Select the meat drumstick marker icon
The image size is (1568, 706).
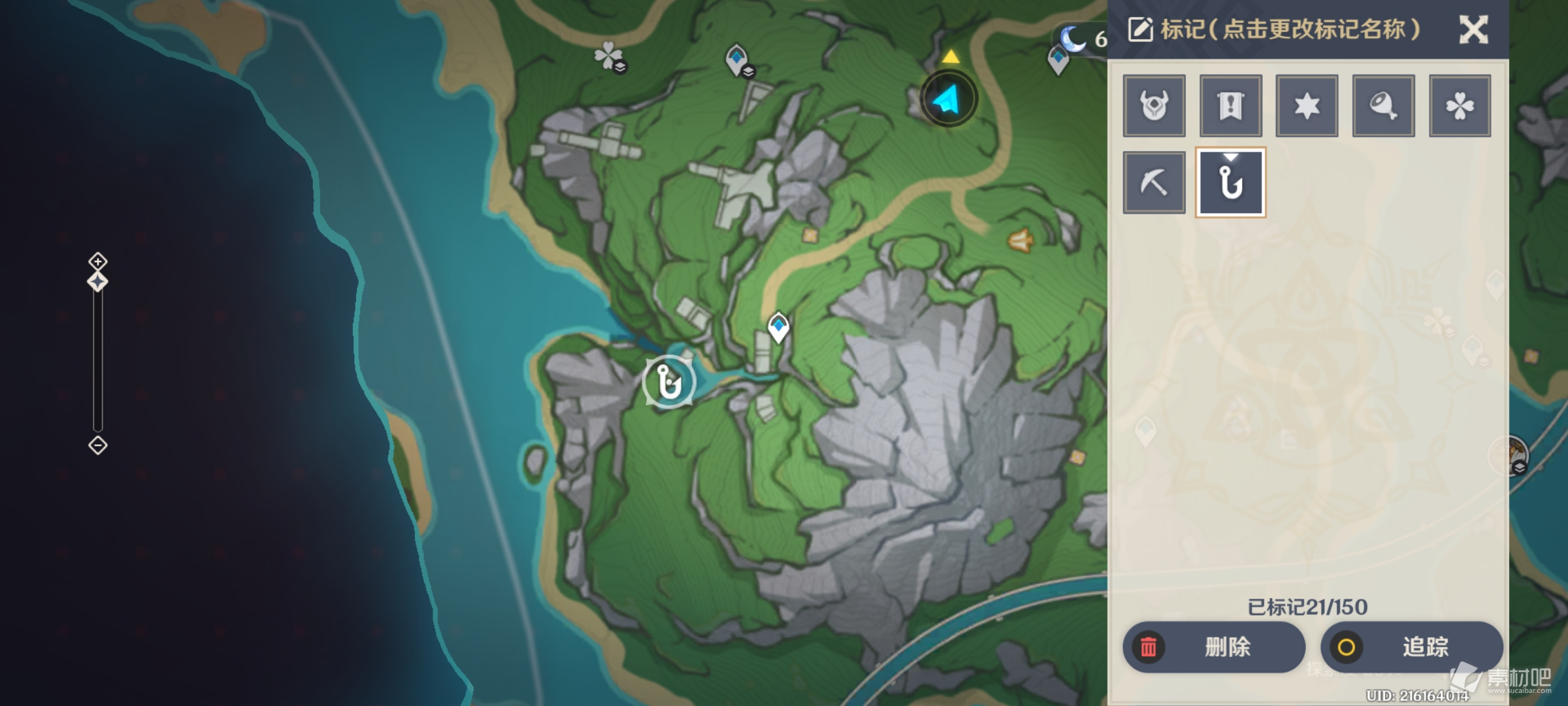click(1383, 106)
